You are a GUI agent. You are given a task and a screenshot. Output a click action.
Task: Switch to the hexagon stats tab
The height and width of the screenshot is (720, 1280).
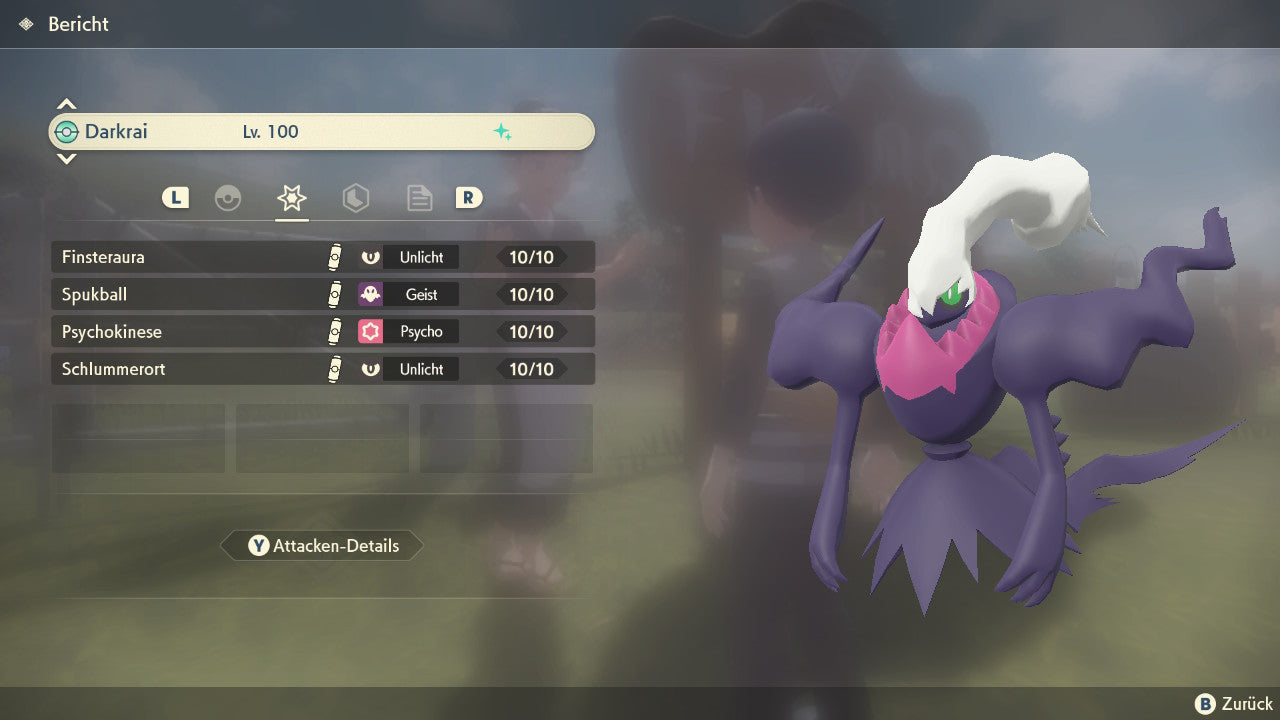tap(355, 198)
